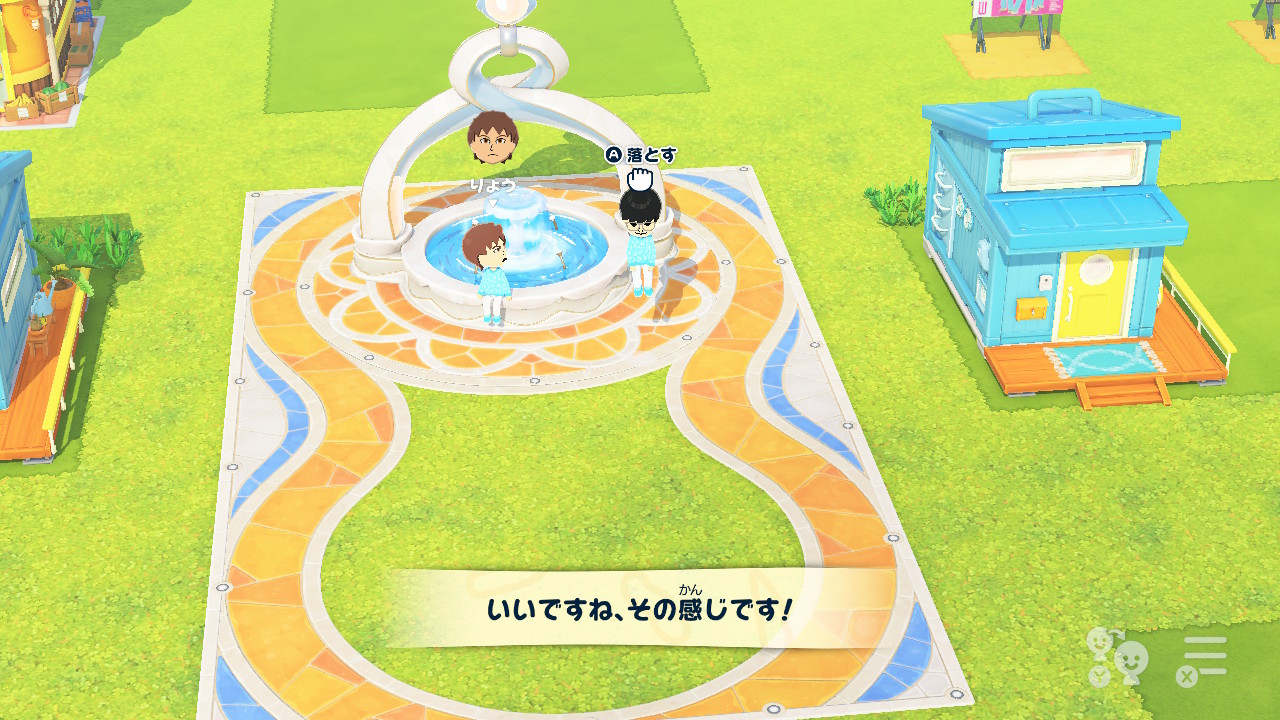Open the menu using the X list icon
Viewport: 1280px width, 720px height.
[x=1205, y=655]
